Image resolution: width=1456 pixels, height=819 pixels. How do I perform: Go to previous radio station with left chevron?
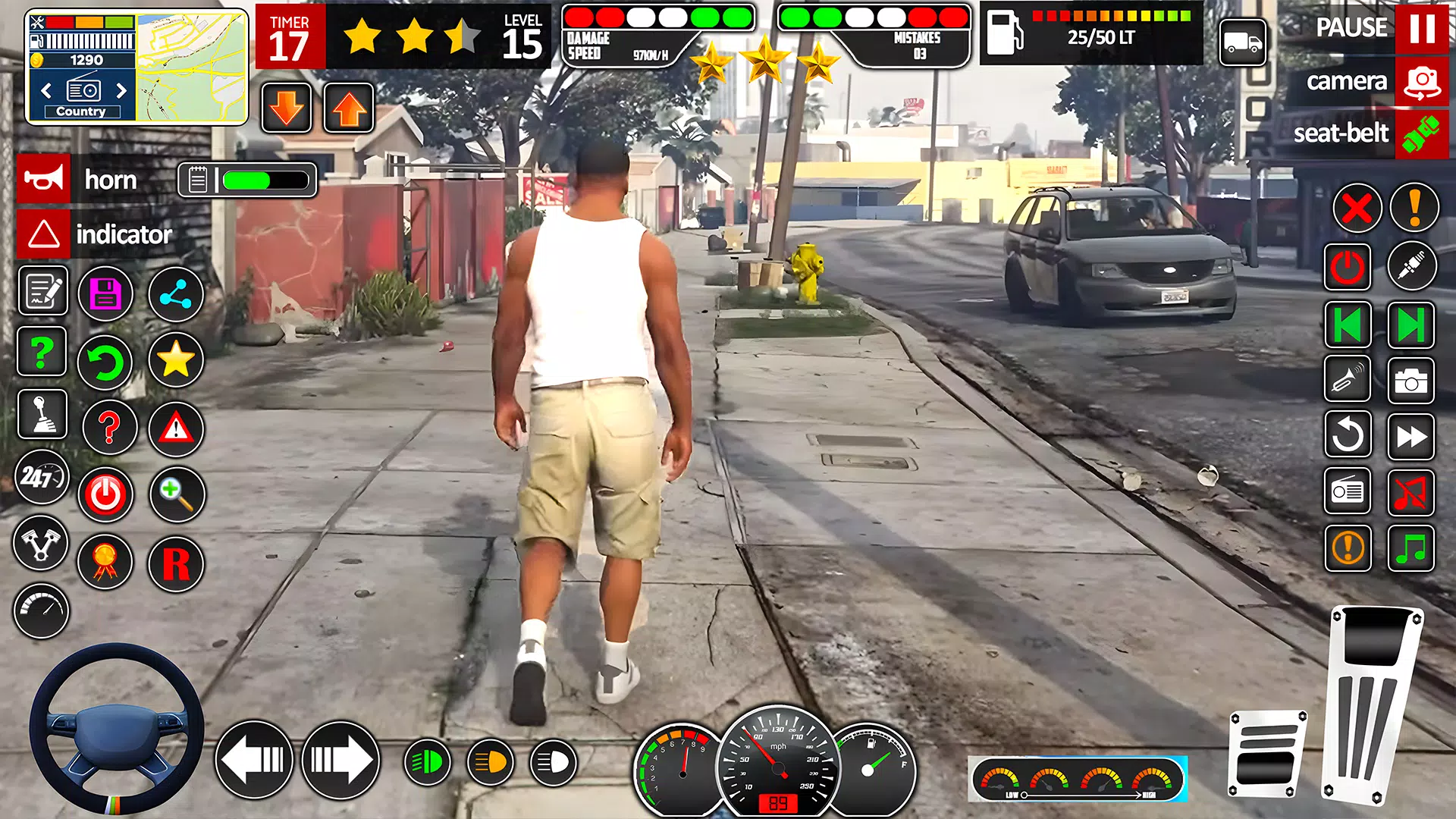(x=47, y=90)
